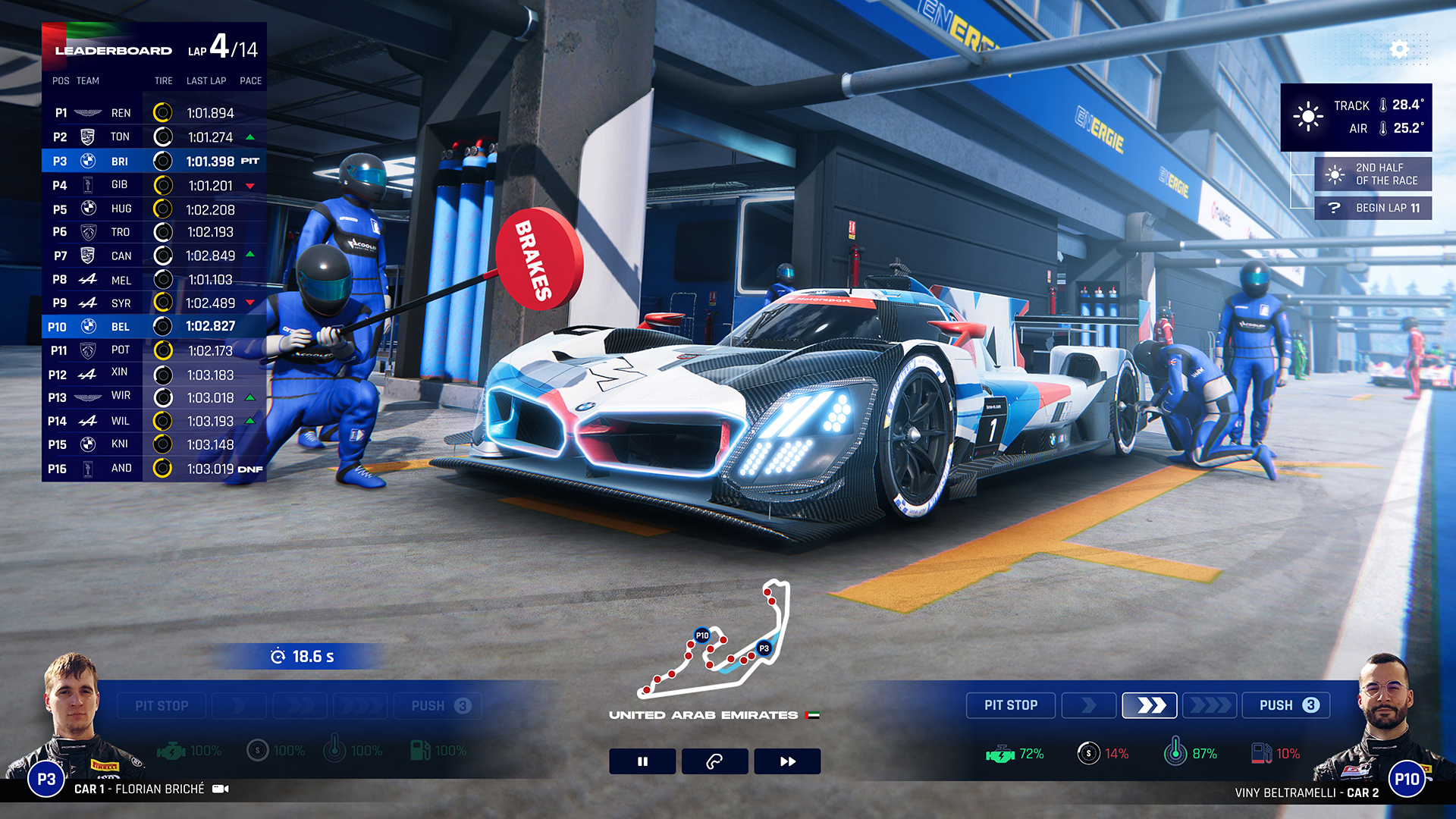Viewport: 1456px width, 819px height.
Task: Select double-chevron pace for Car 2
Action: point(1150,705)
